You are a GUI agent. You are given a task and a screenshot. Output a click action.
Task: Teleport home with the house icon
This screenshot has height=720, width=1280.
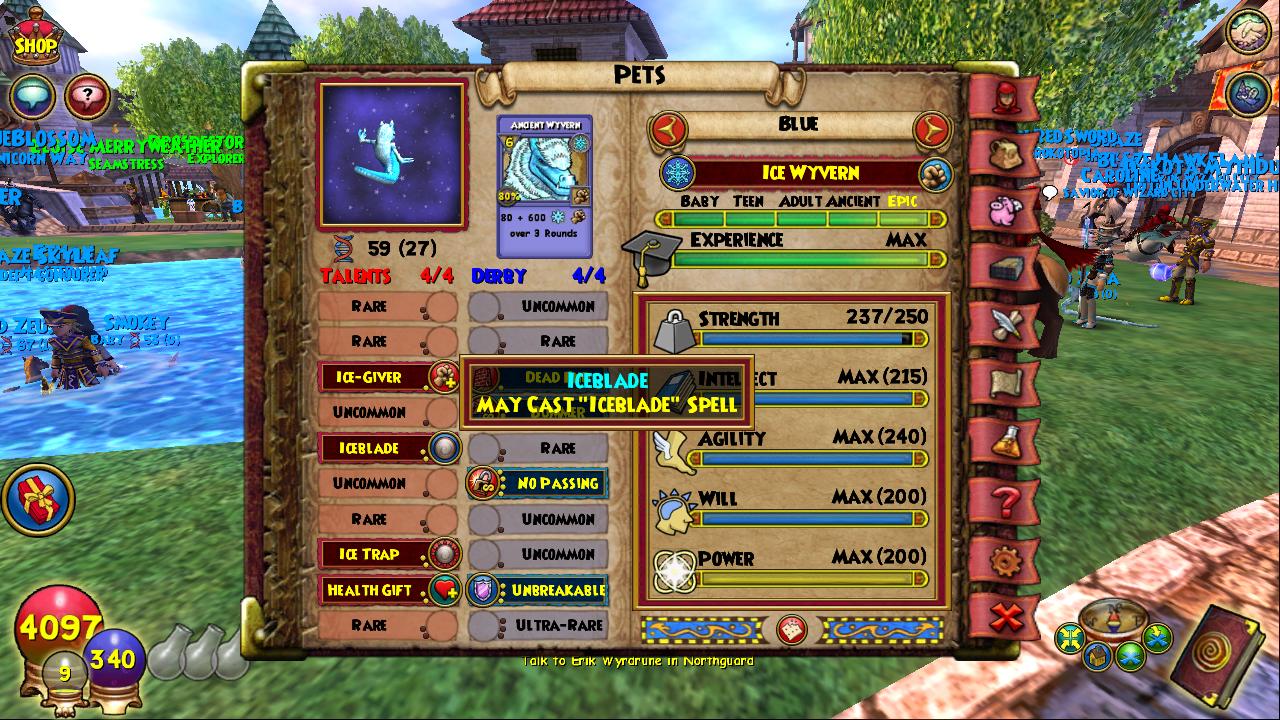(x=1099, y=656)
